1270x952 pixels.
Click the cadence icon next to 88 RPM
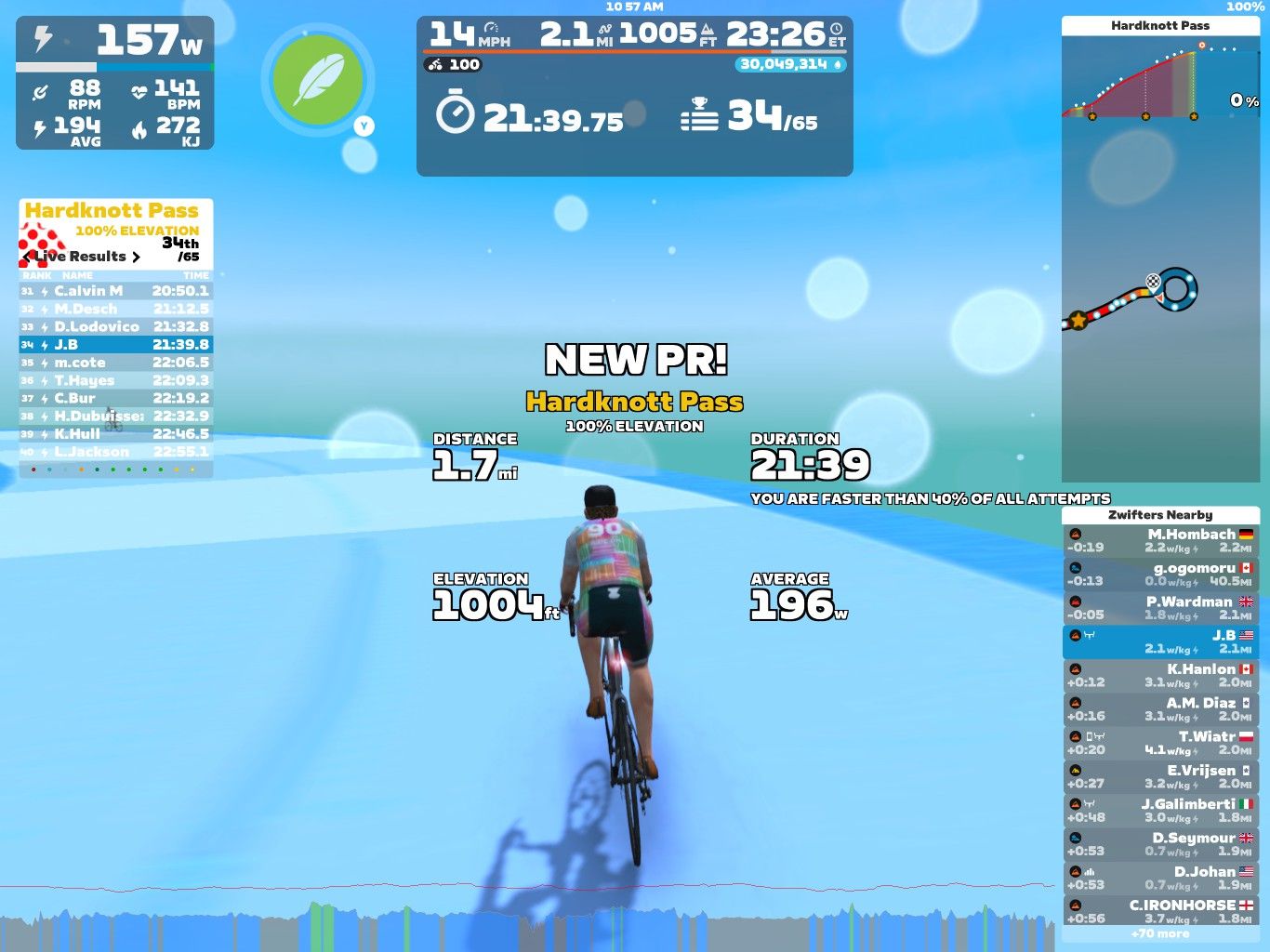(x=39, y=90)
